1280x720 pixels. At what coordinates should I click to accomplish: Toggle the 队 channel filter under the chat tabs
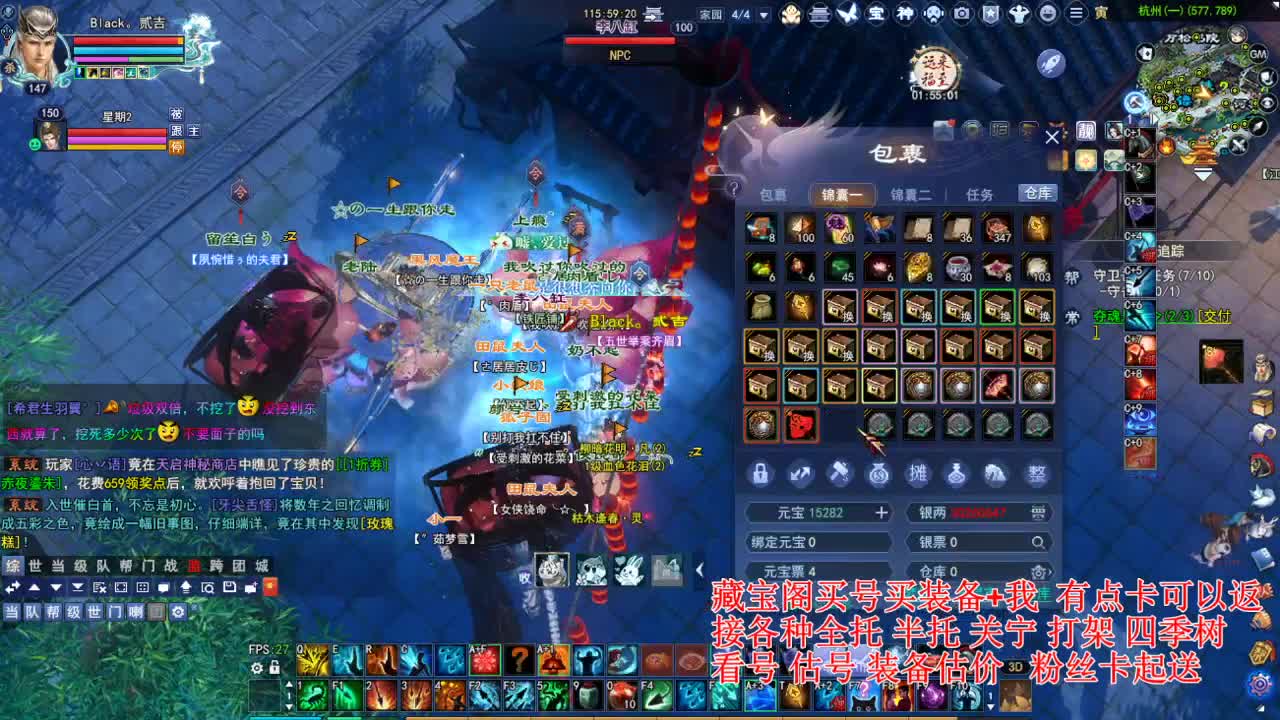[34, 611]
